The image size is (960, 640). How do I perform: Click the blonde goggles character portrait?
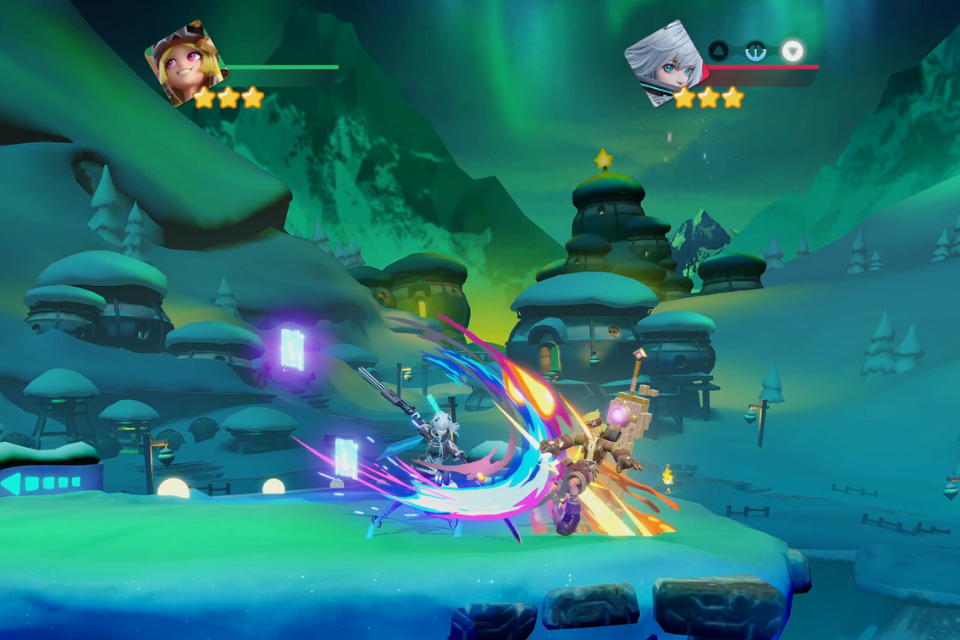pyautogui.click(x=184, y=62)
